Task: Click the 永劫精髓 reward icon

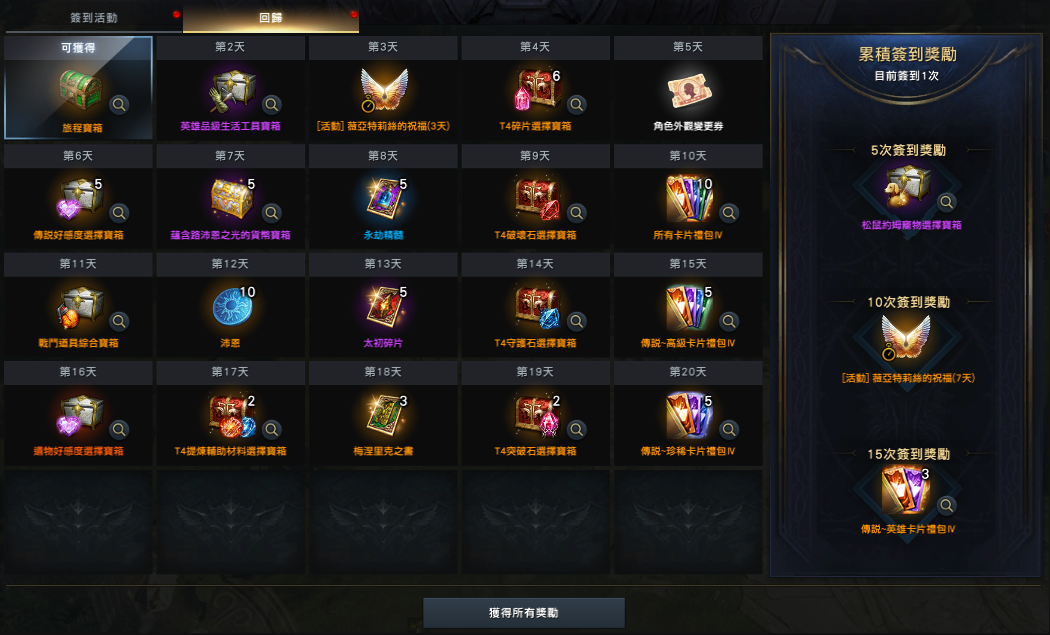Action: pos(382,198)
